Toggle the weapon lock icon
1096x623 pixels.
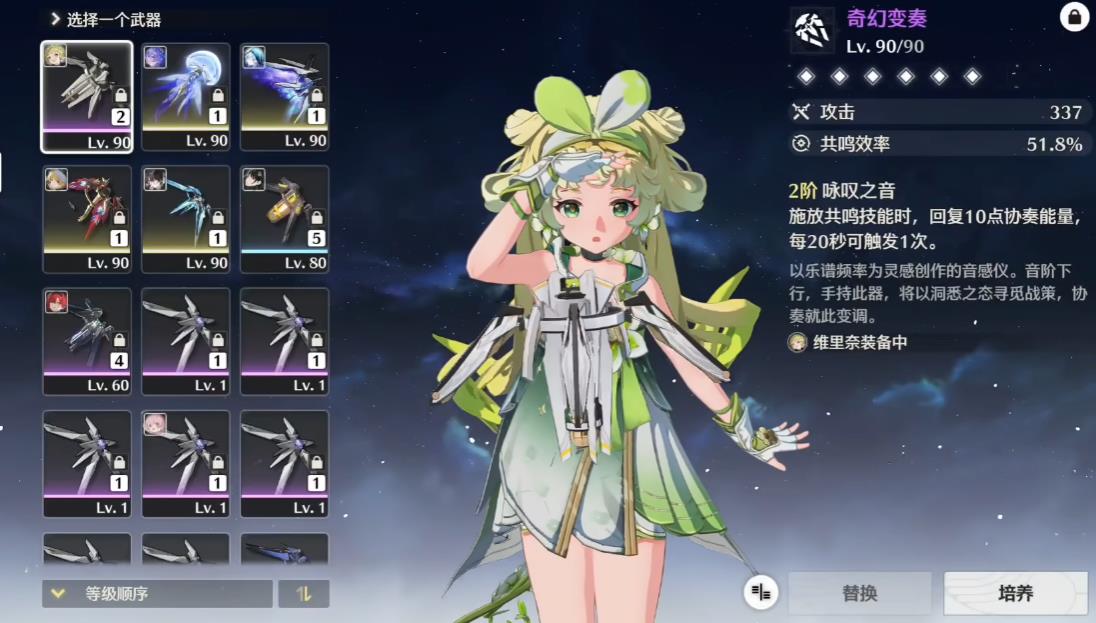[x=1074, y=17]
